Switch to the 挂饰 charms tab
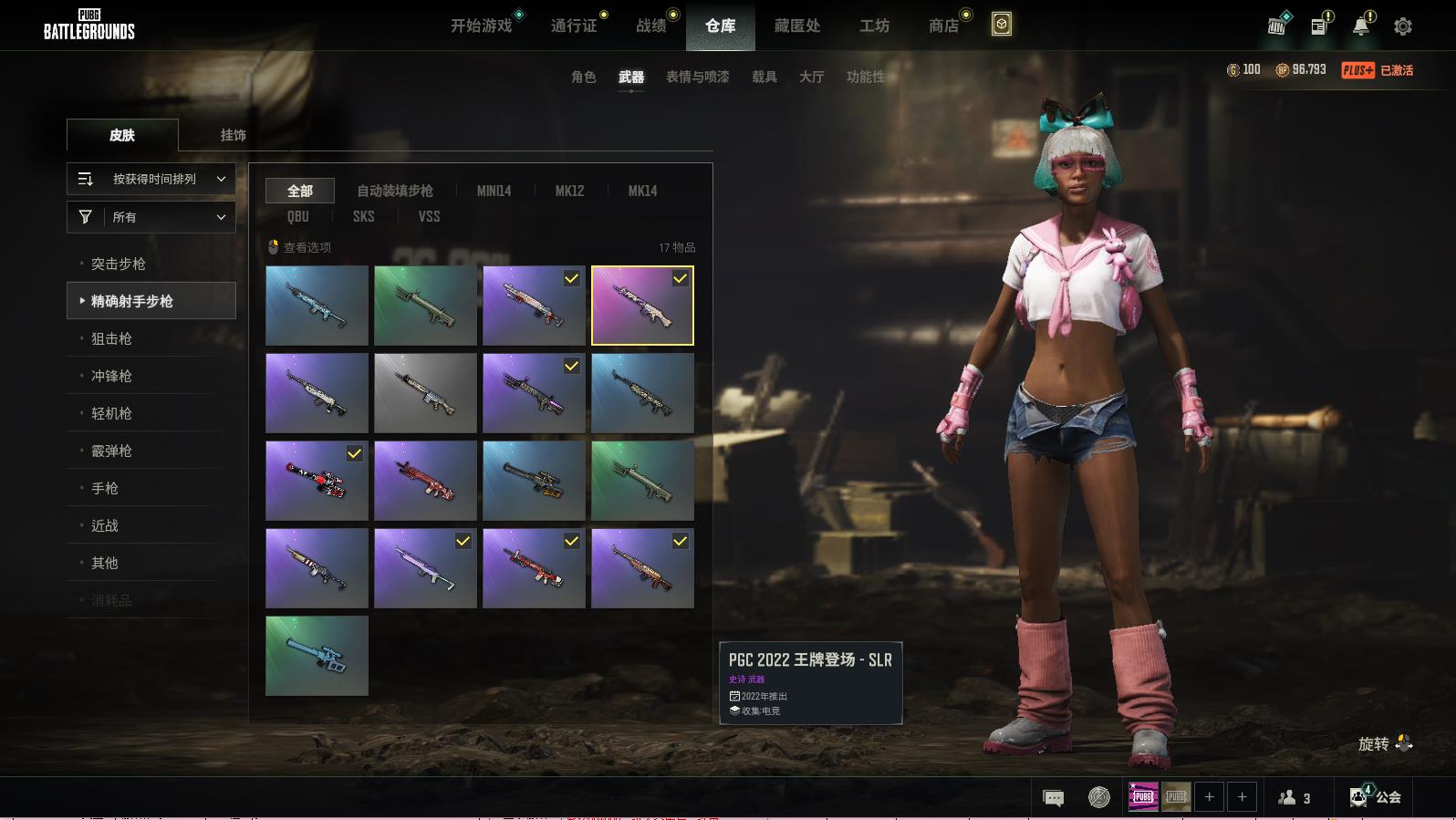Image resolution: width=1456 pixels, height=820 pixels. tap(233, 135)
